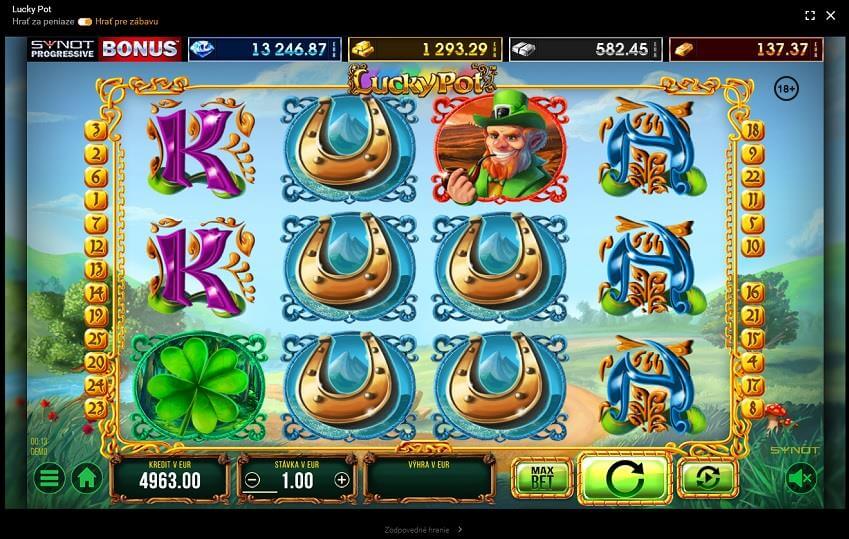The image size is (849, 539).
Task: Set the stake with MAX BET
Action: point(542,478)
